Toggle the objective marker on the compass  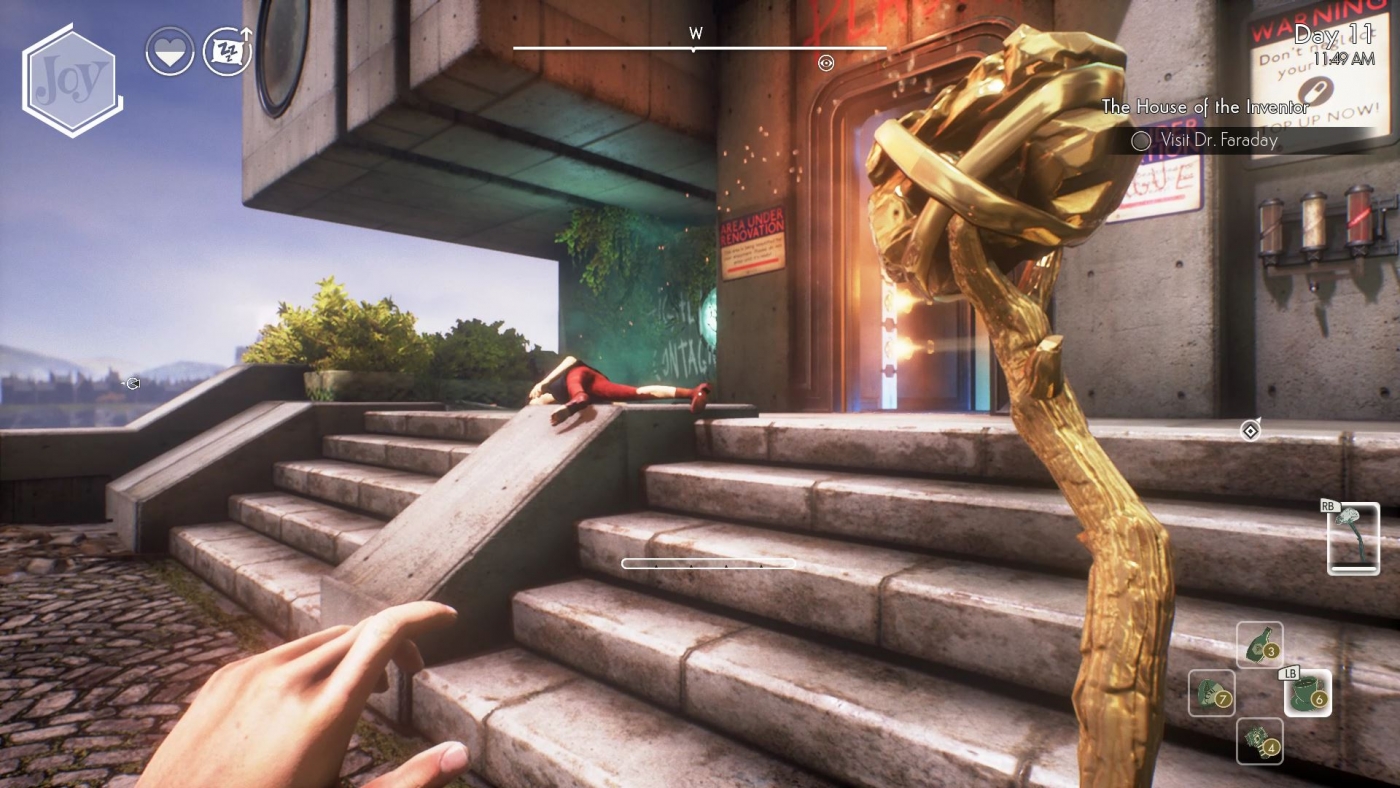[826, 63]
